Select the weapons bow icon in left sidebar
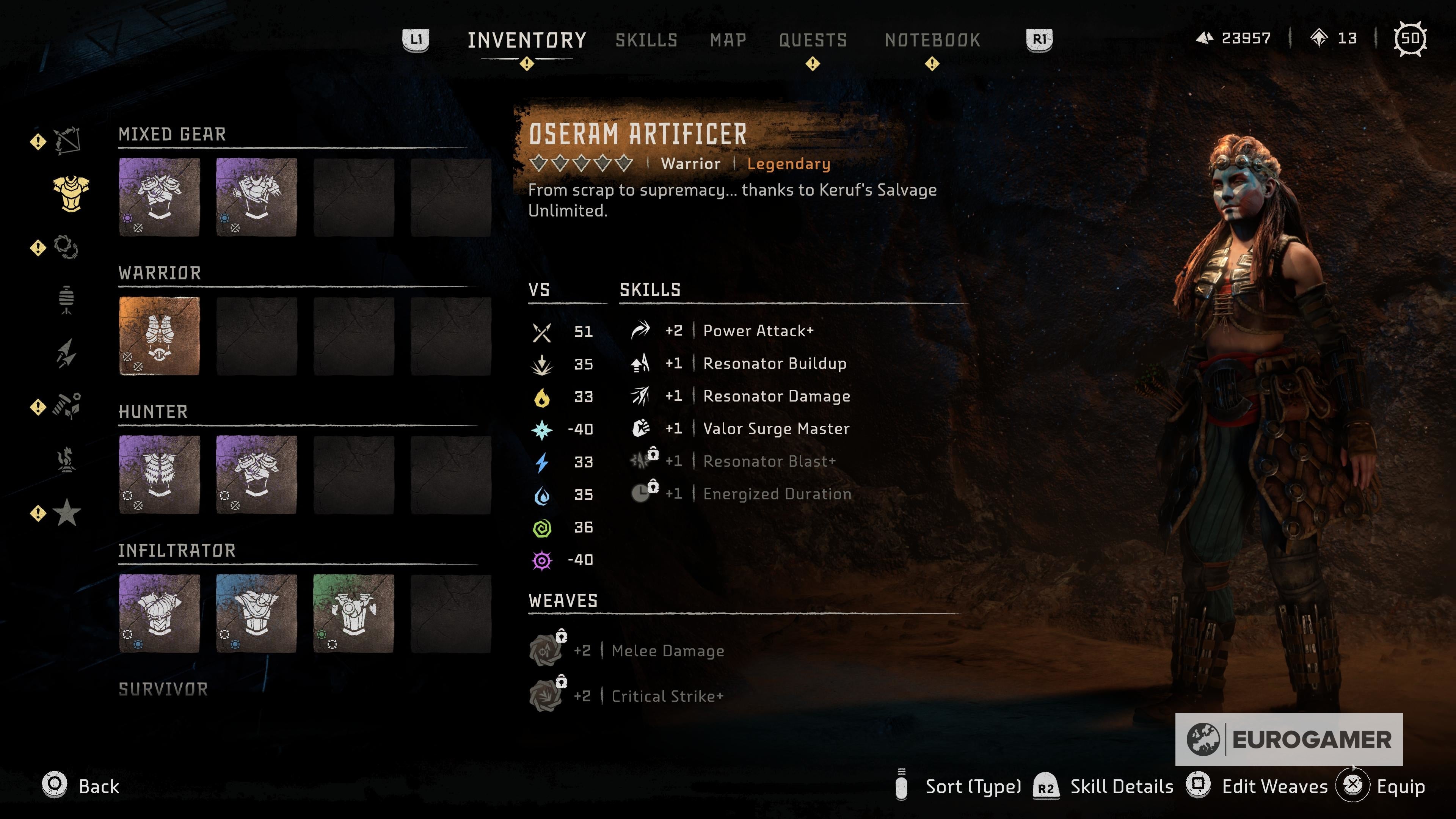This screenshot has width=1456, height=819. coord(67,141)
